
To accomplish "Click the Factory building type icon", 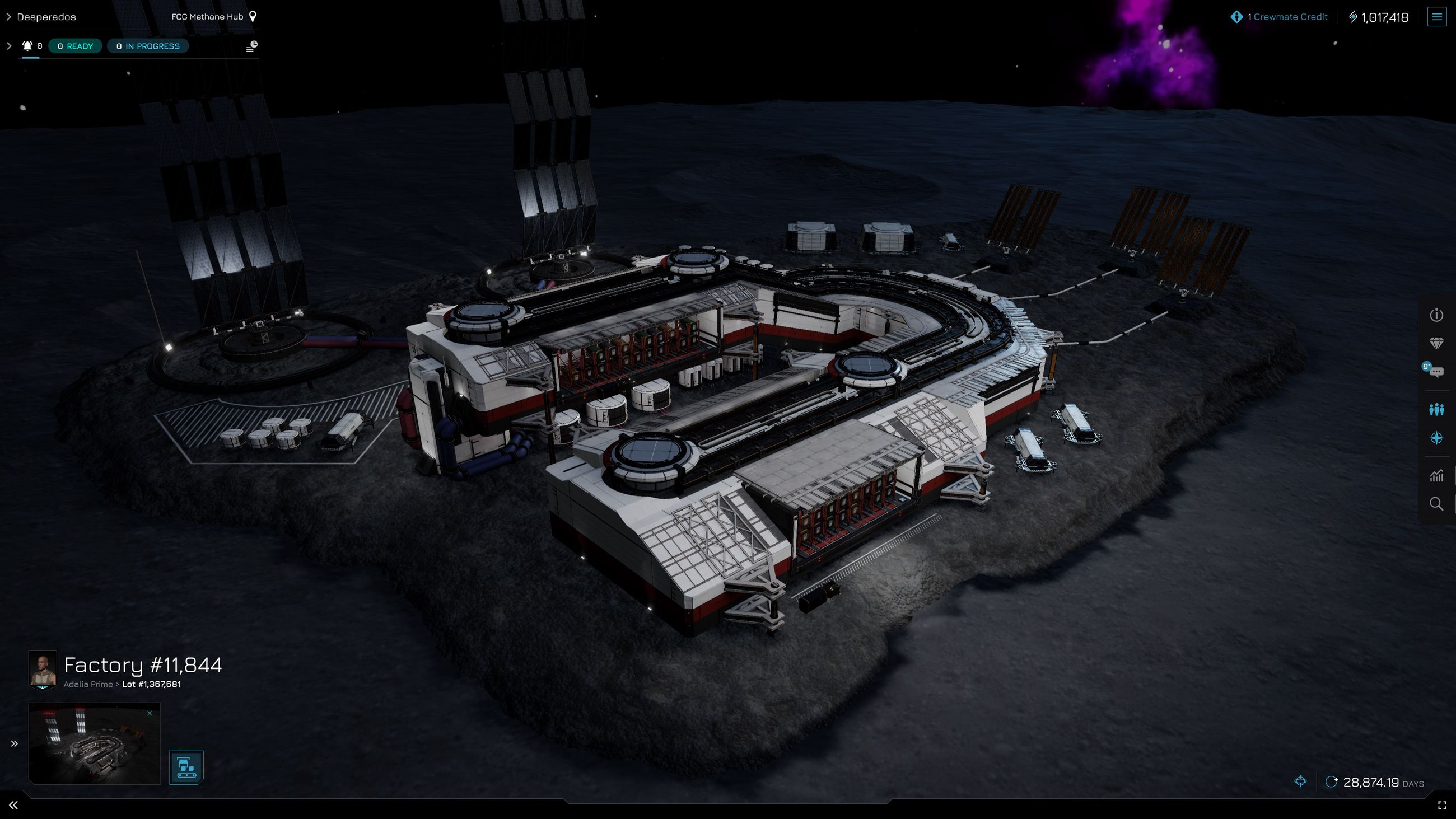I will point(185,767).
